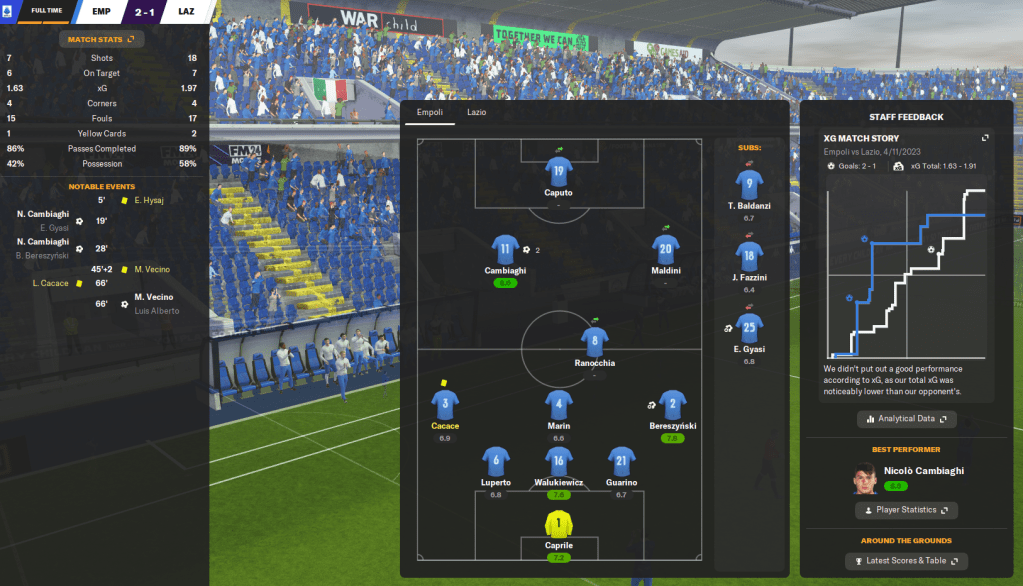Open the Match Stats panel
The width and height of the screenshot is (1023, 586).
[x=100, y=39]
